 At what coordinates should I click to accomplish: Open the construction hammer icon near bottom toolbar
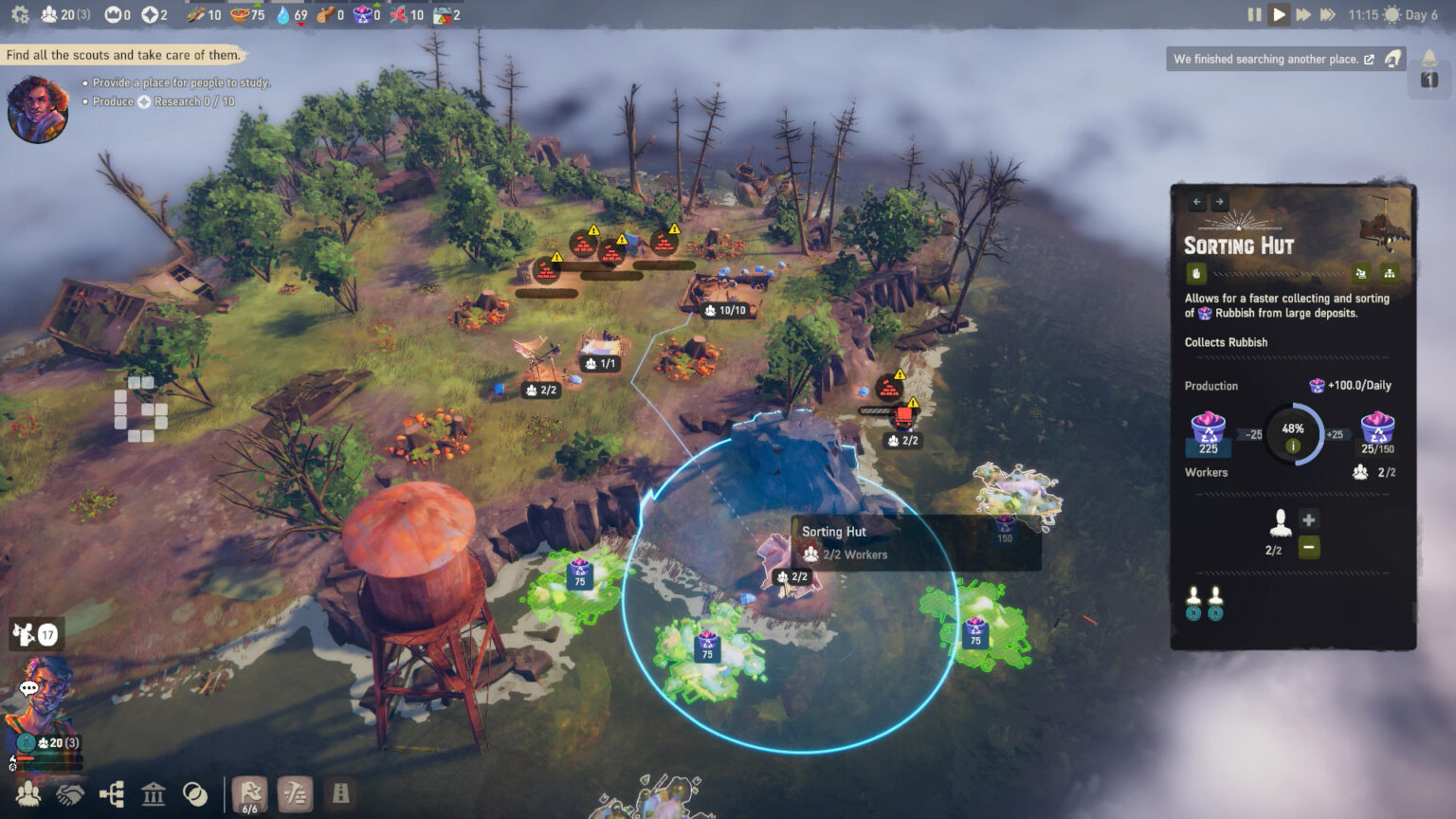295,794
